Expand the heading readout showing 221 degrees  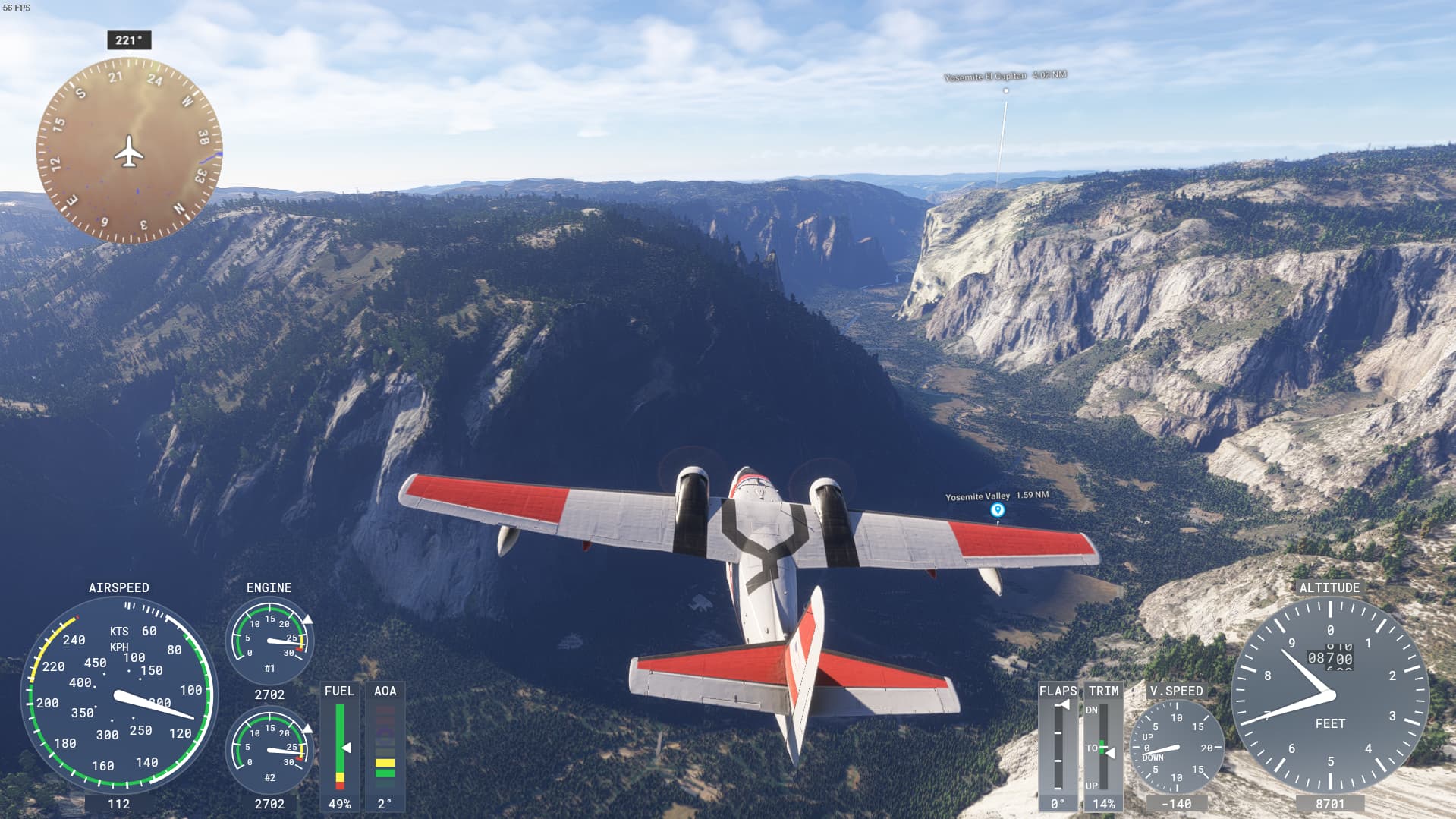pyautogui.click(x=129, y=39)
